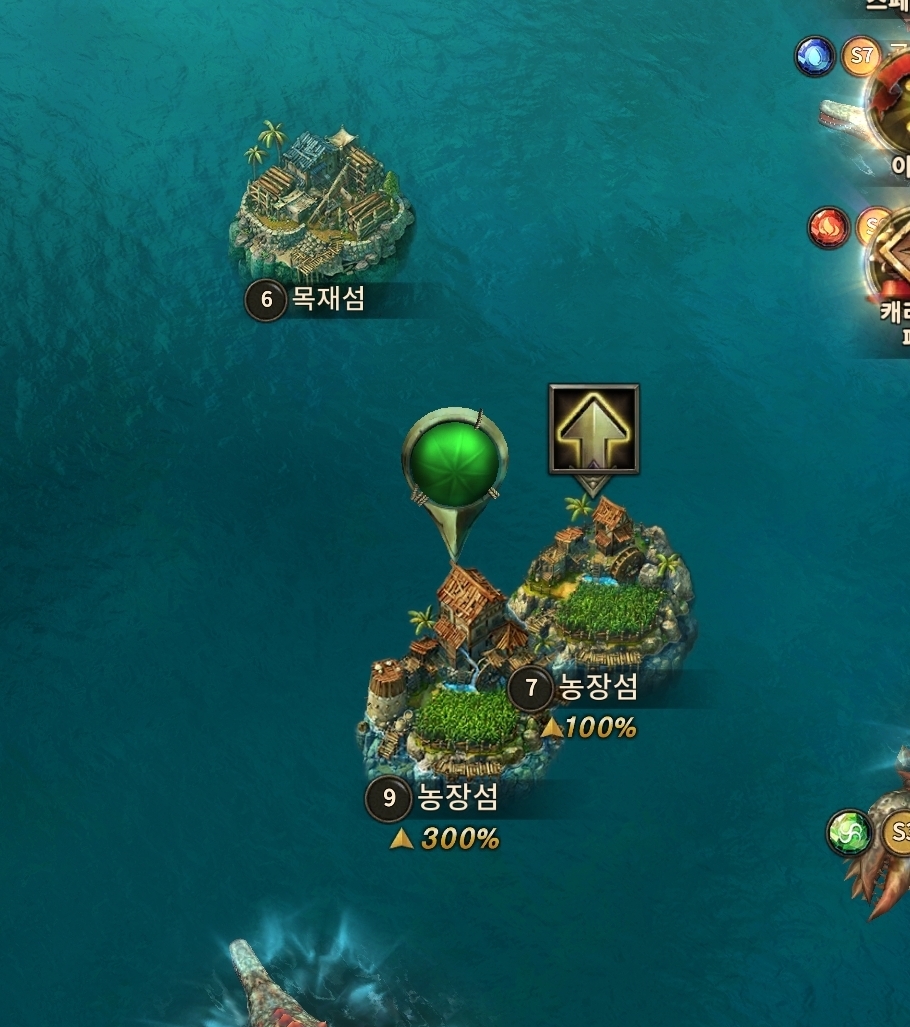Click the red fire element gem
The height and width of the screenshot is (1027, 910).
pyautogui.click(x=828, y=228)
